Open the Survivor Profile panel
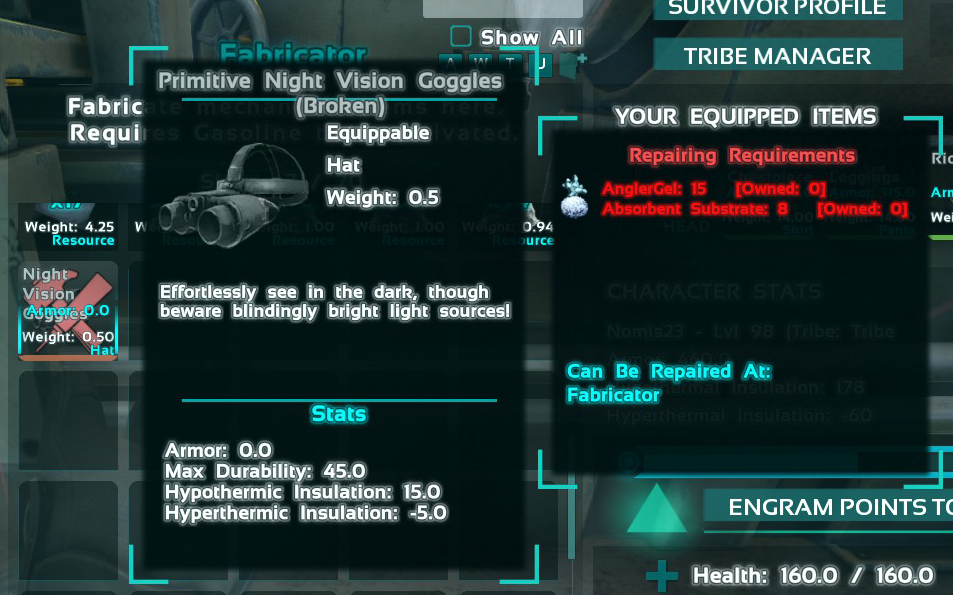Viewport: 953px width, 595px height. 777,9
